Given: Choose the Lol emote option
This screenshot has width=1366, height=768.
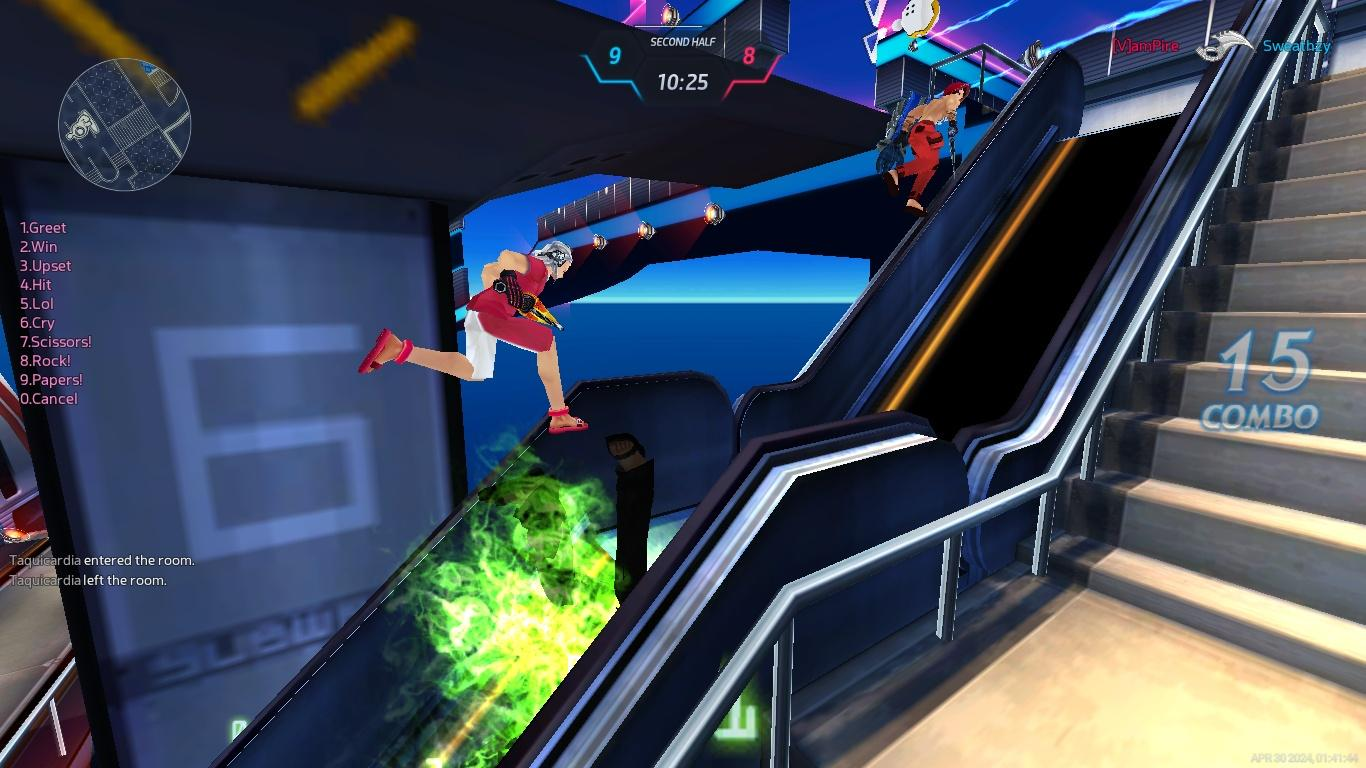Looking at the screenshot, I should coord(37,304).
